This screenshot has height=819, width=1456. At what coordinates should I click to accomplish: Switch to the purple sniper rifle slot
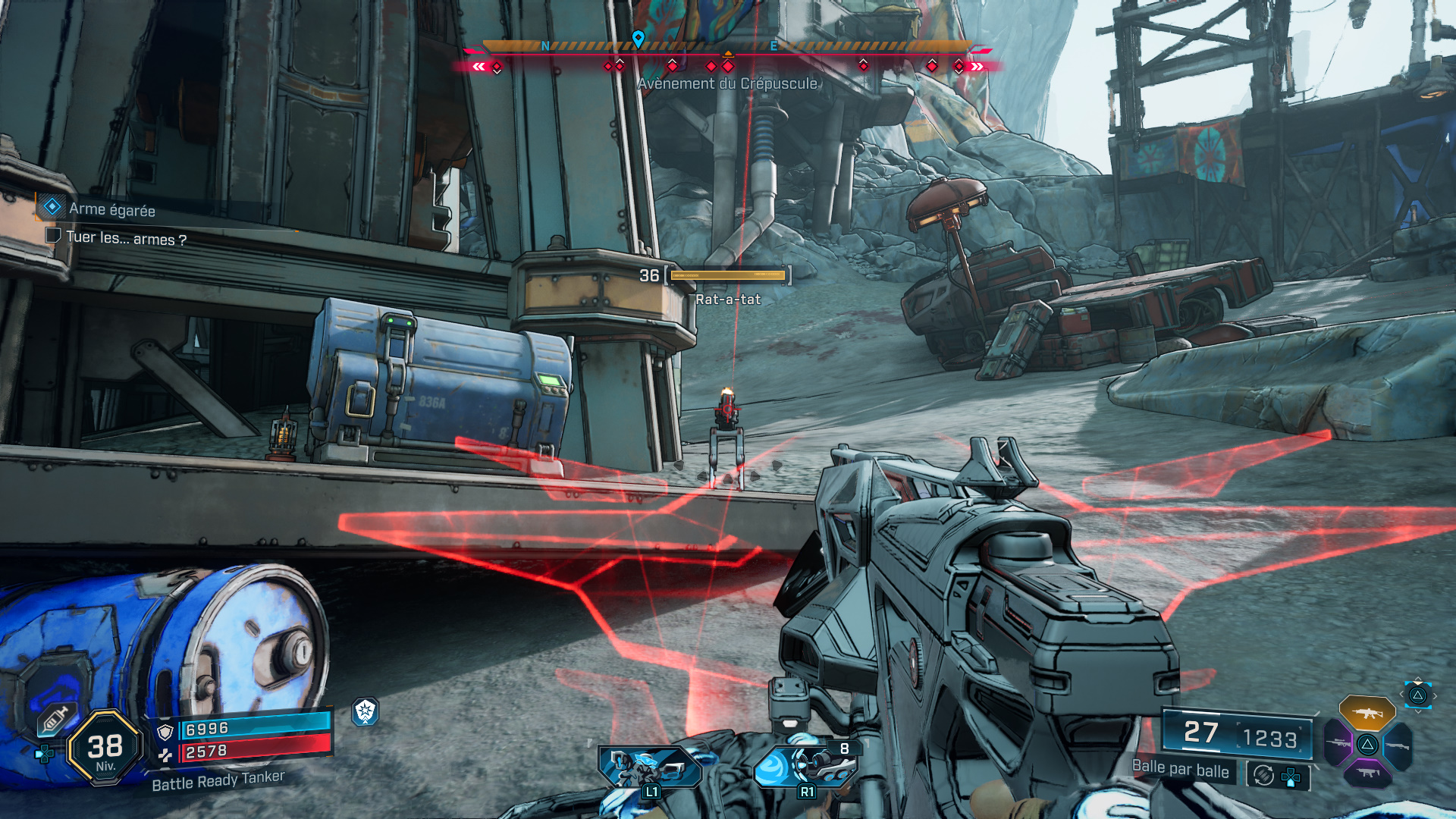1338,742
